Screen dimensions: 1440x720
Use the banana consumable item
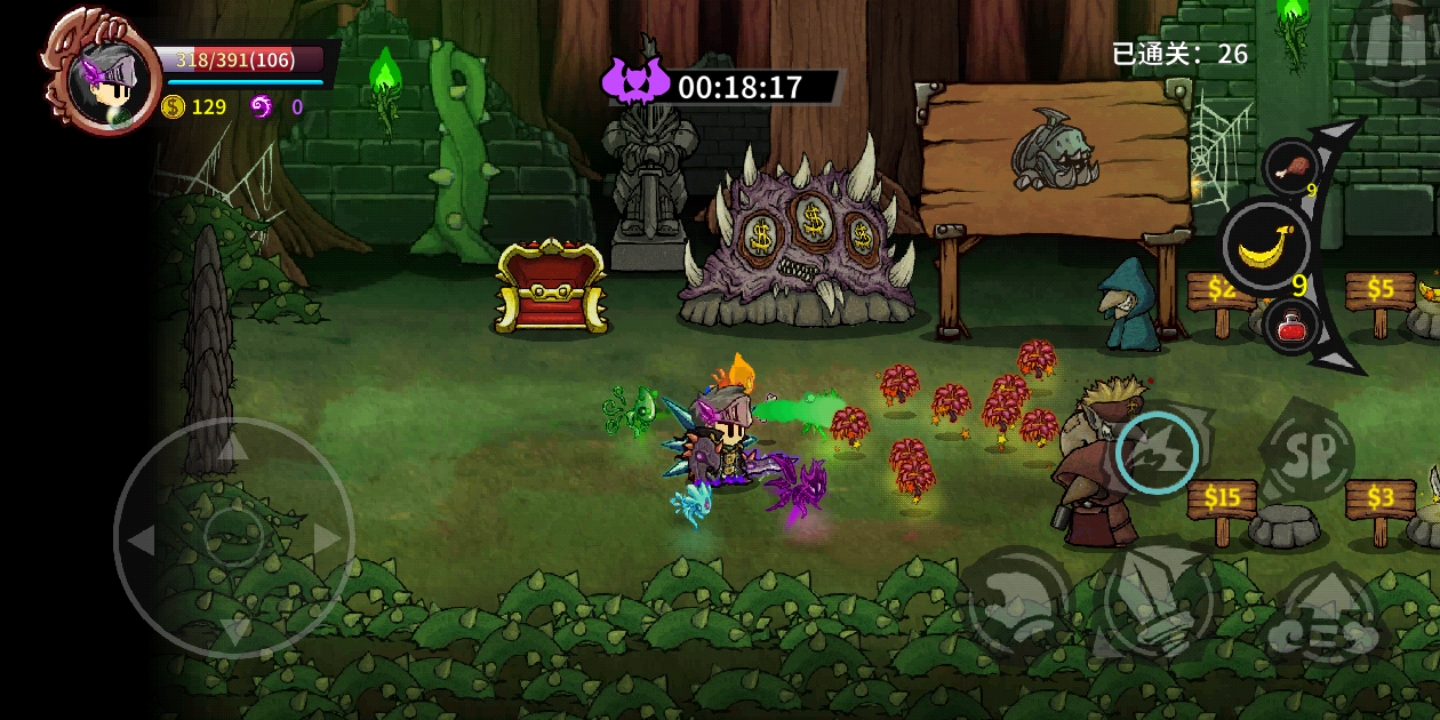click(1265, 247)
